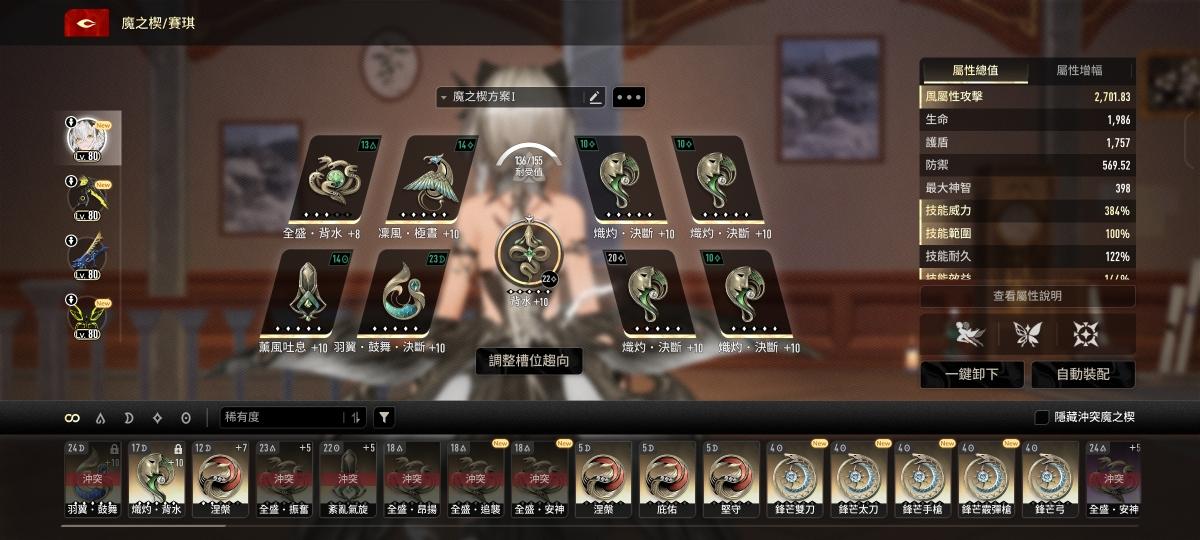Image resolution: width=1200 pixels, height=540 pixels.
Task: Open the three-dots more options menu
Action: [629, 97]
